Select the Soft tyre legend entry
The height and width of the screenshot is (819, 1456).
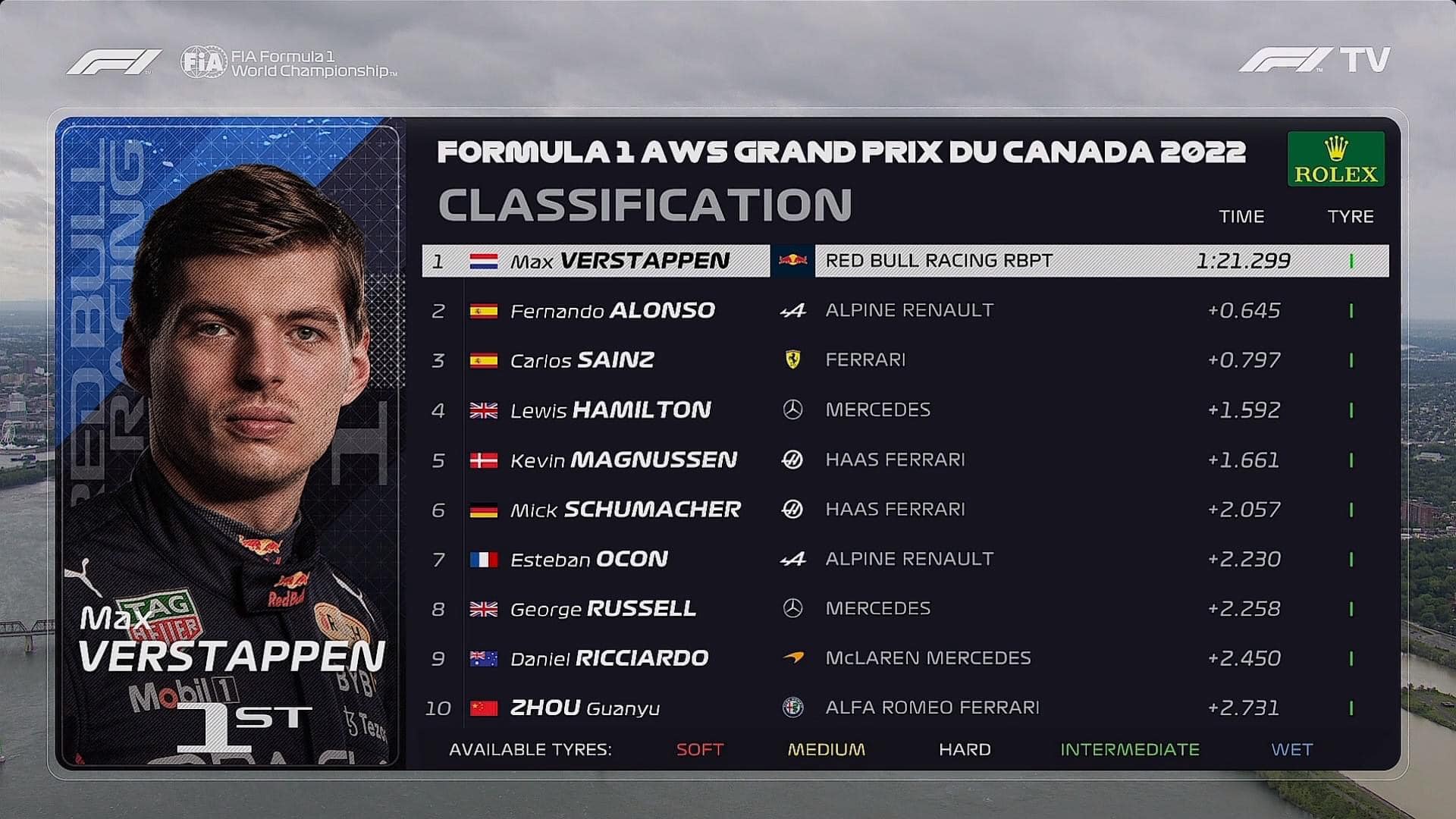coord(699,750)
